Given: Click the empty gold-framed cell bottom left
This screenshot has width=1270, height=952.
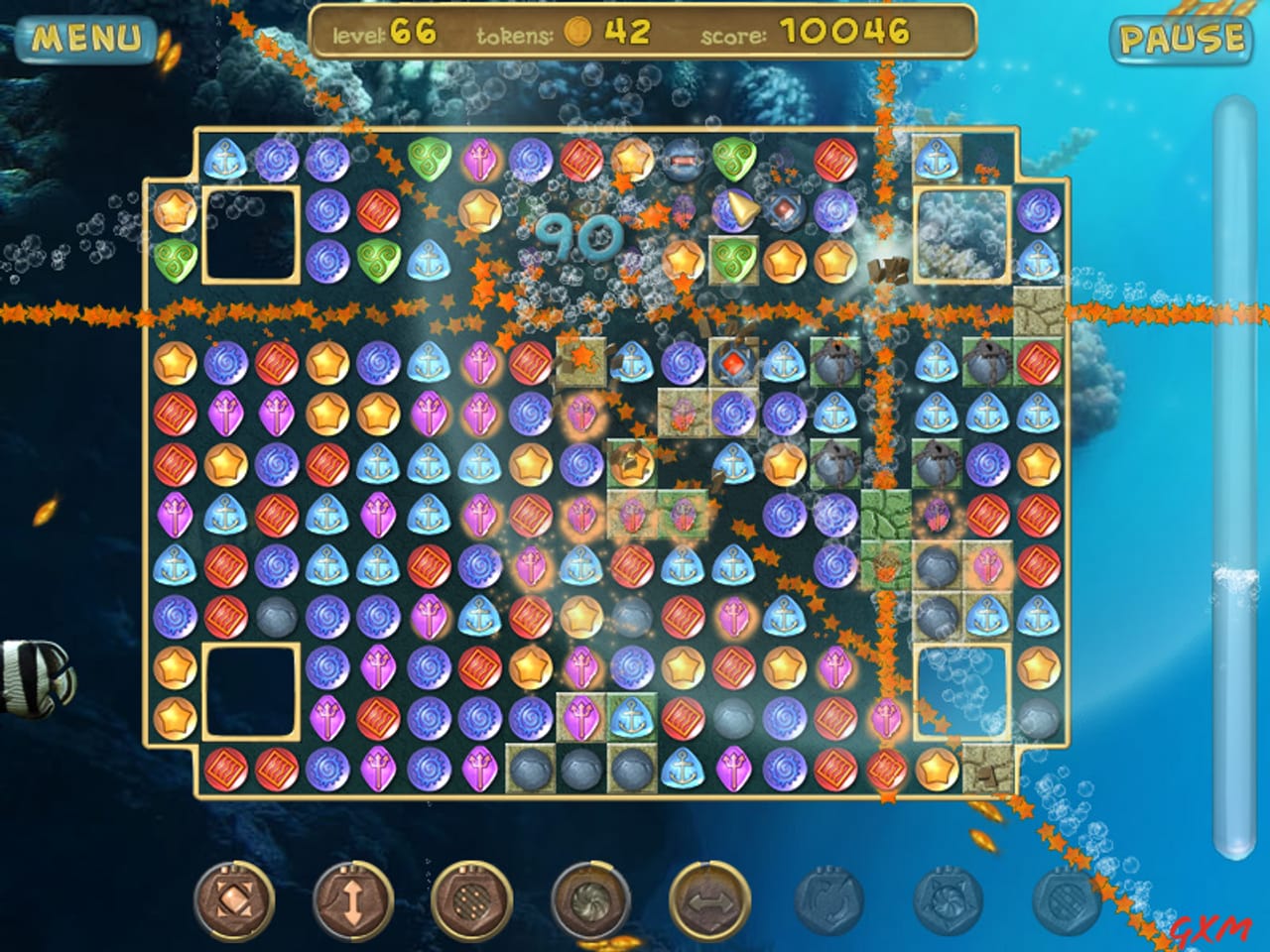Looking at the screenshot, I should 251,691.
